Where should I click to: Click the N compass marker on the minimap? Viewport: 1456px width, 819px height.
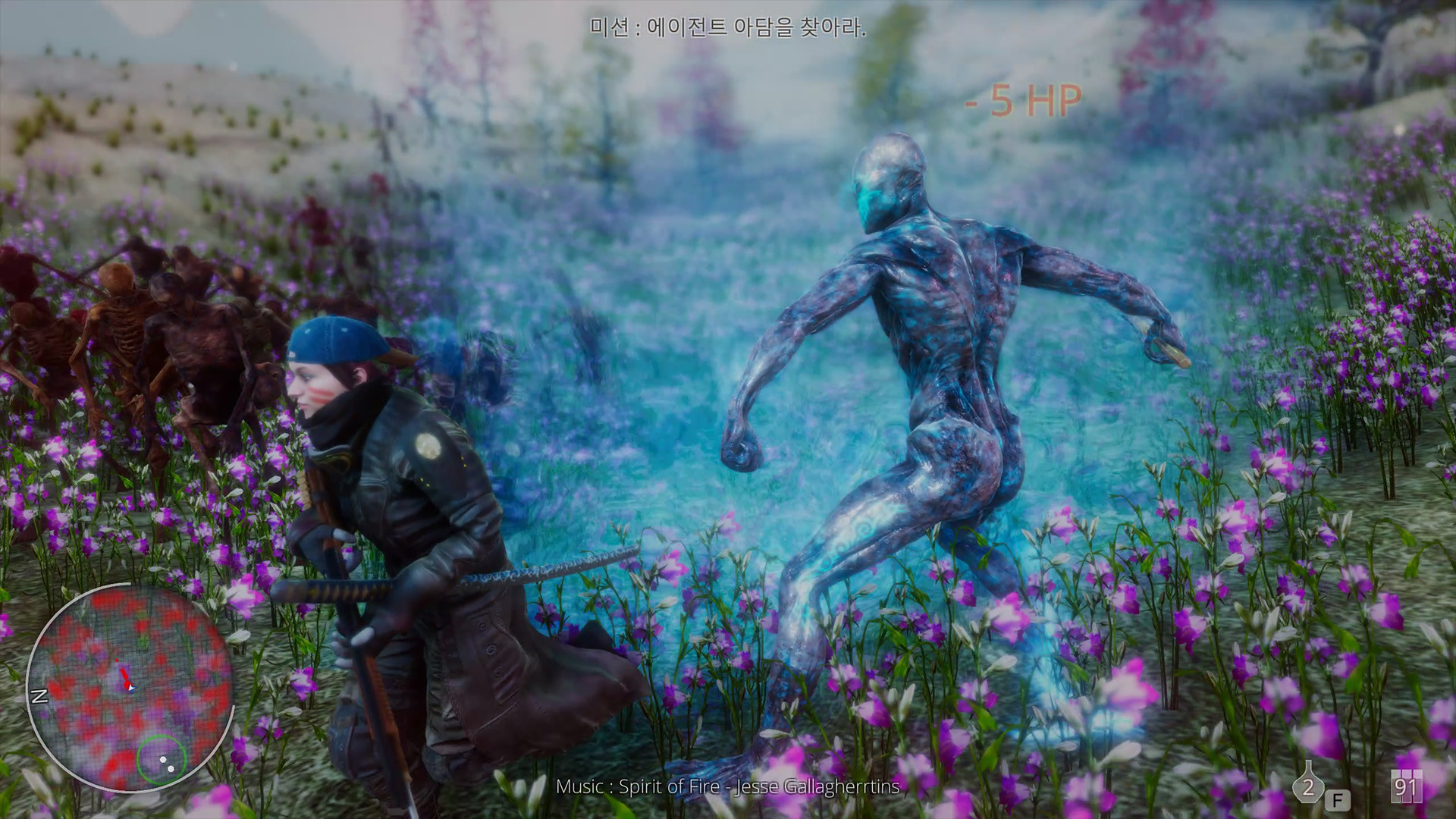click(39, 695)
